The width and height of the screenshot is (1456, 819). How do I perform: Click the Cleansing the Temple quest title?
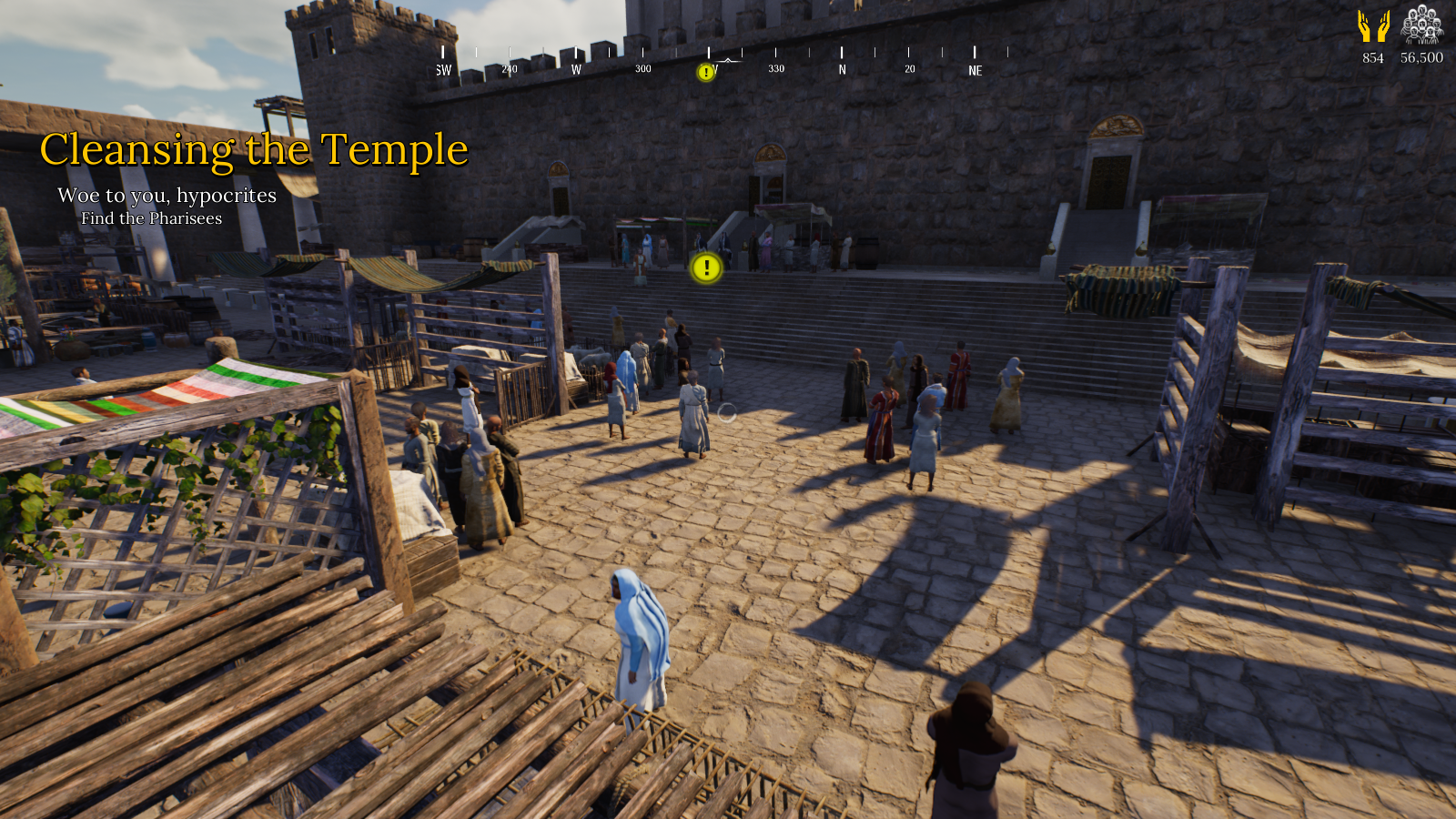tap(254, 150)
